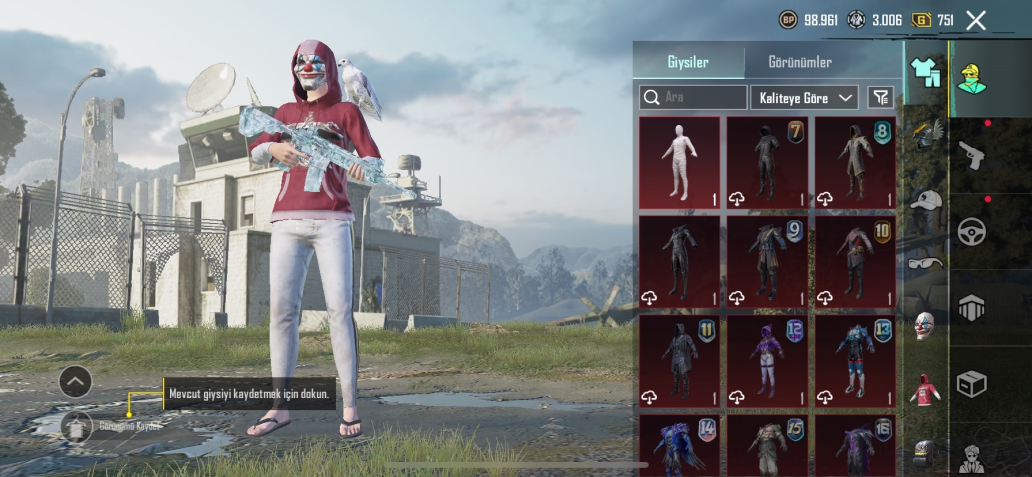Select the purple outfit with badge 12
This screenshot has width=1032, height=477.
coord(767,360)
